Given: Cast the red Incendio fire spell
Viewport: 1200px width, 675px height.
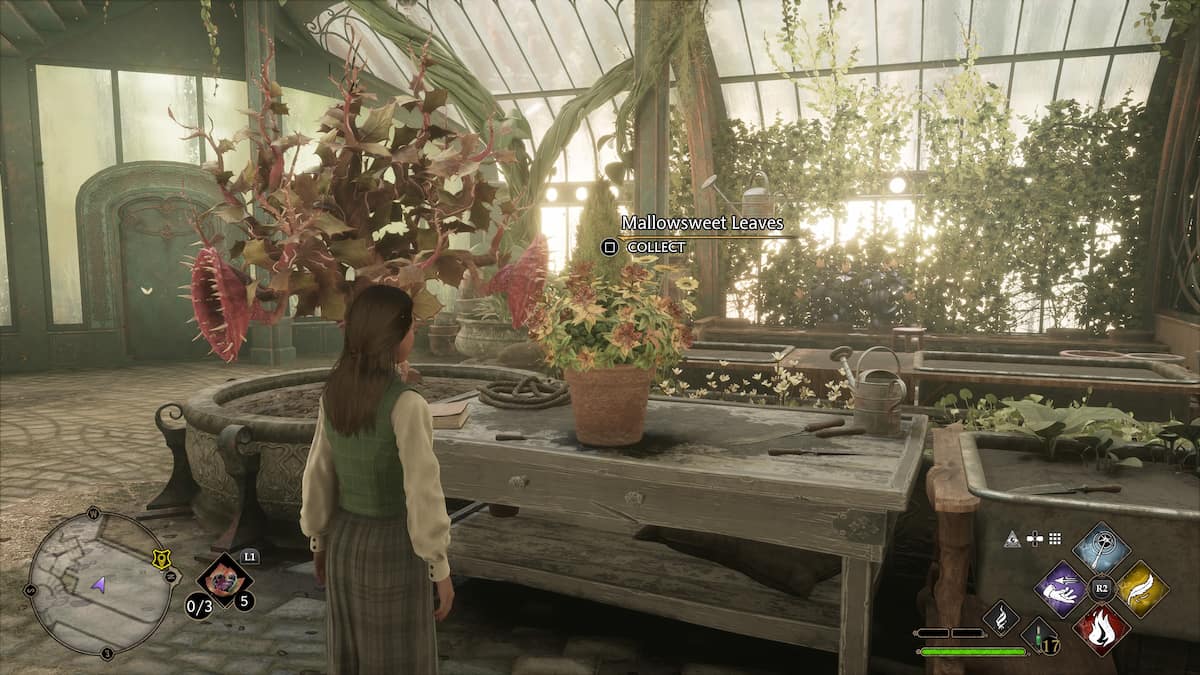Looking at the screenshot, I should pos(1101,630).
